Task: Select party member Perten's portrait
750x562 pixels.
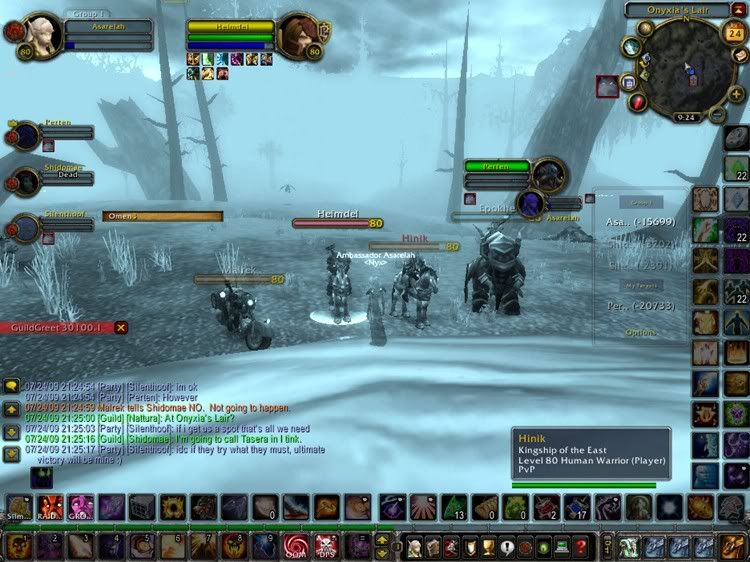Action: coord(26,135)
